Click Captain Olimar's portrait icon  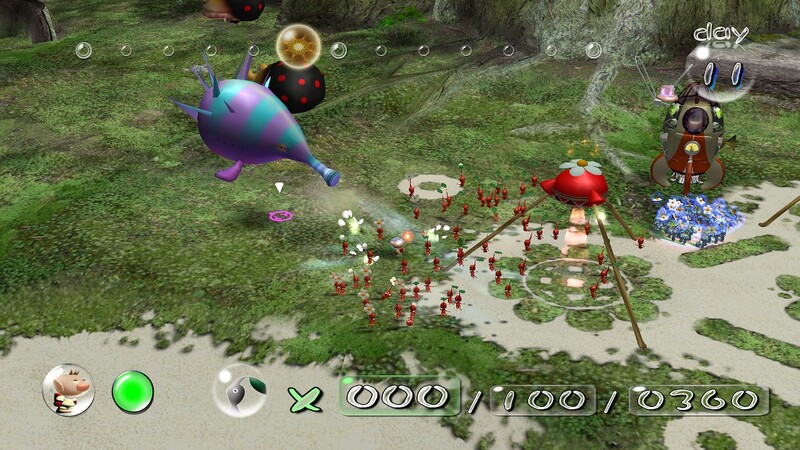(68, 390)
